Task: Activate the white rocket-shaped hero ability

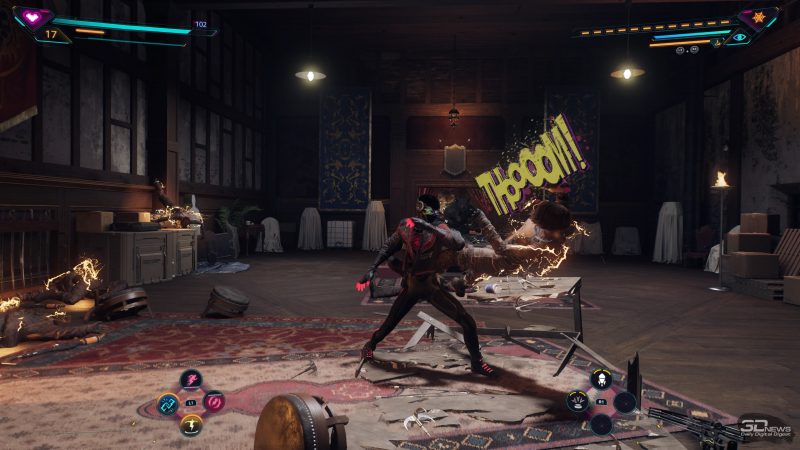Action: (601, 378)
